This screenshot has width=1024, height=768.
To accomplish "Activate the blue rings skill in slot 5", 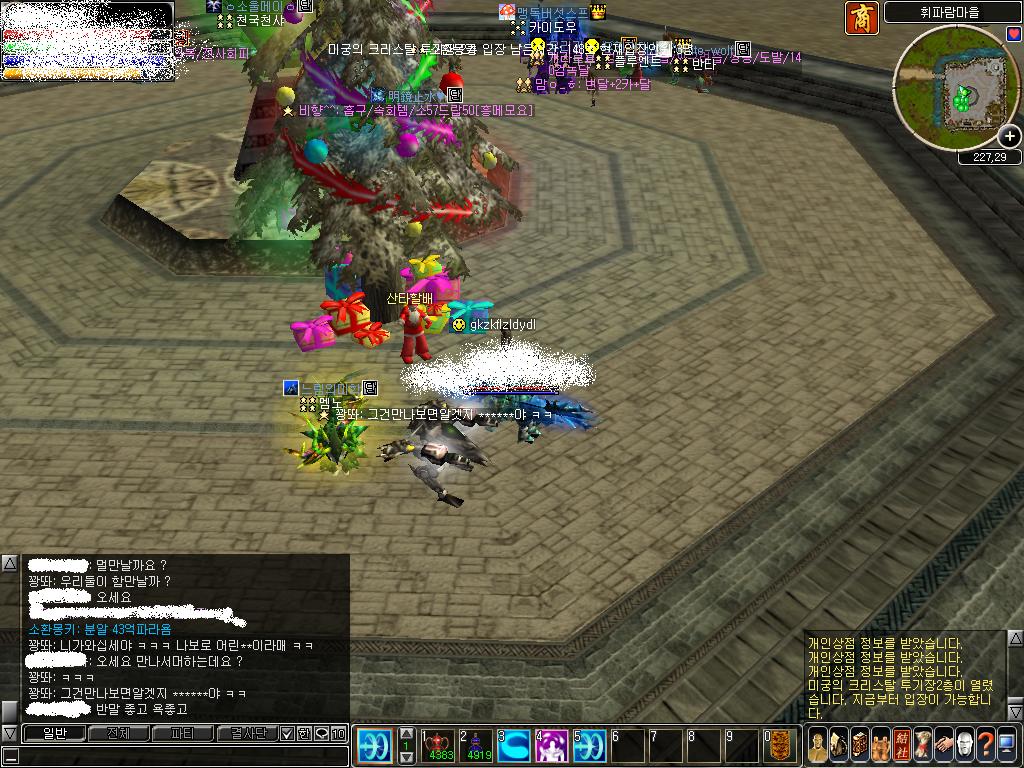I will [589, 746].
